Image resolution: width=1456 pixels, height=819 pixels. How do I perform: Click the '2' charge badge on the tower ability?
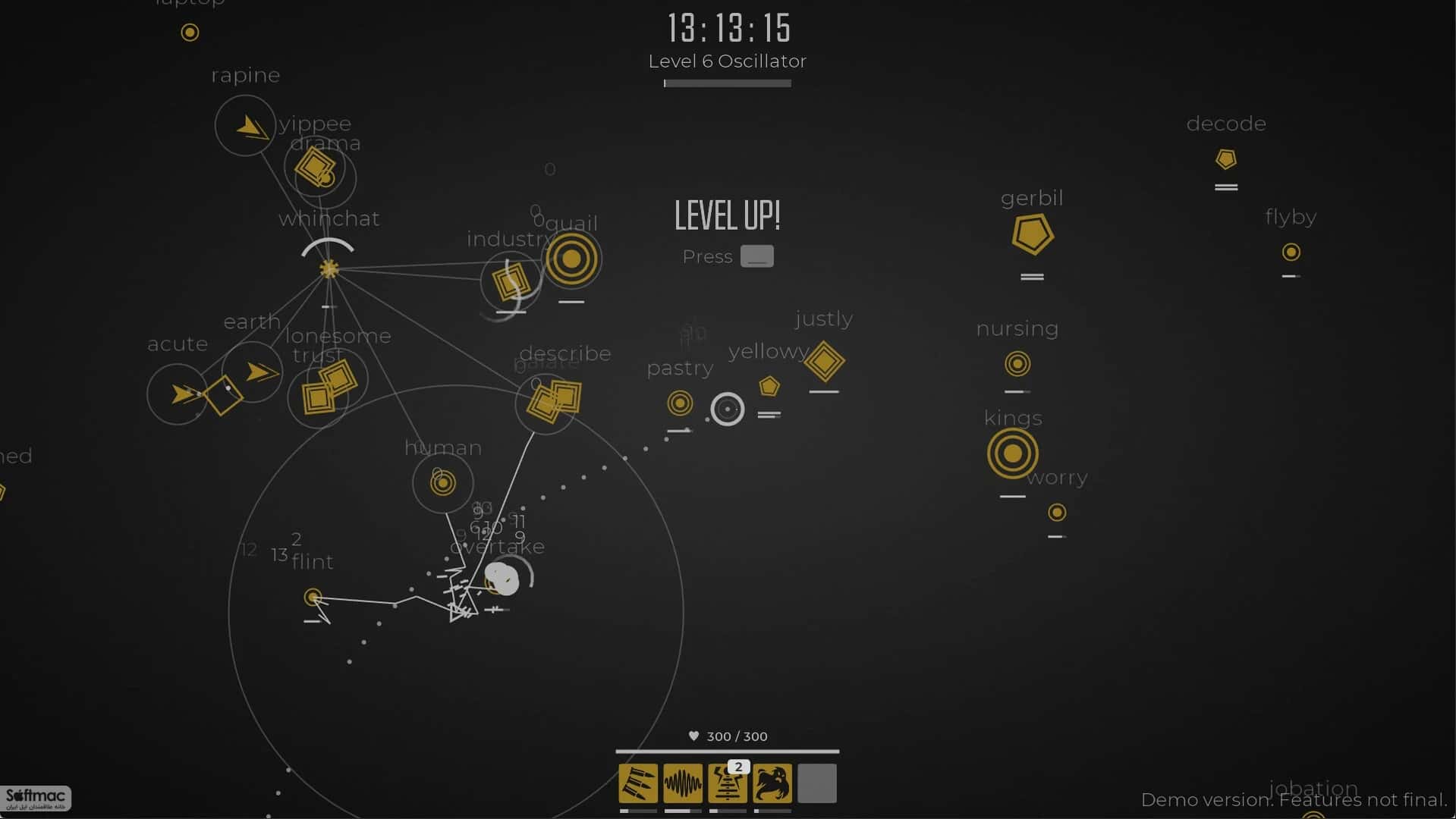tap(737, 767)
